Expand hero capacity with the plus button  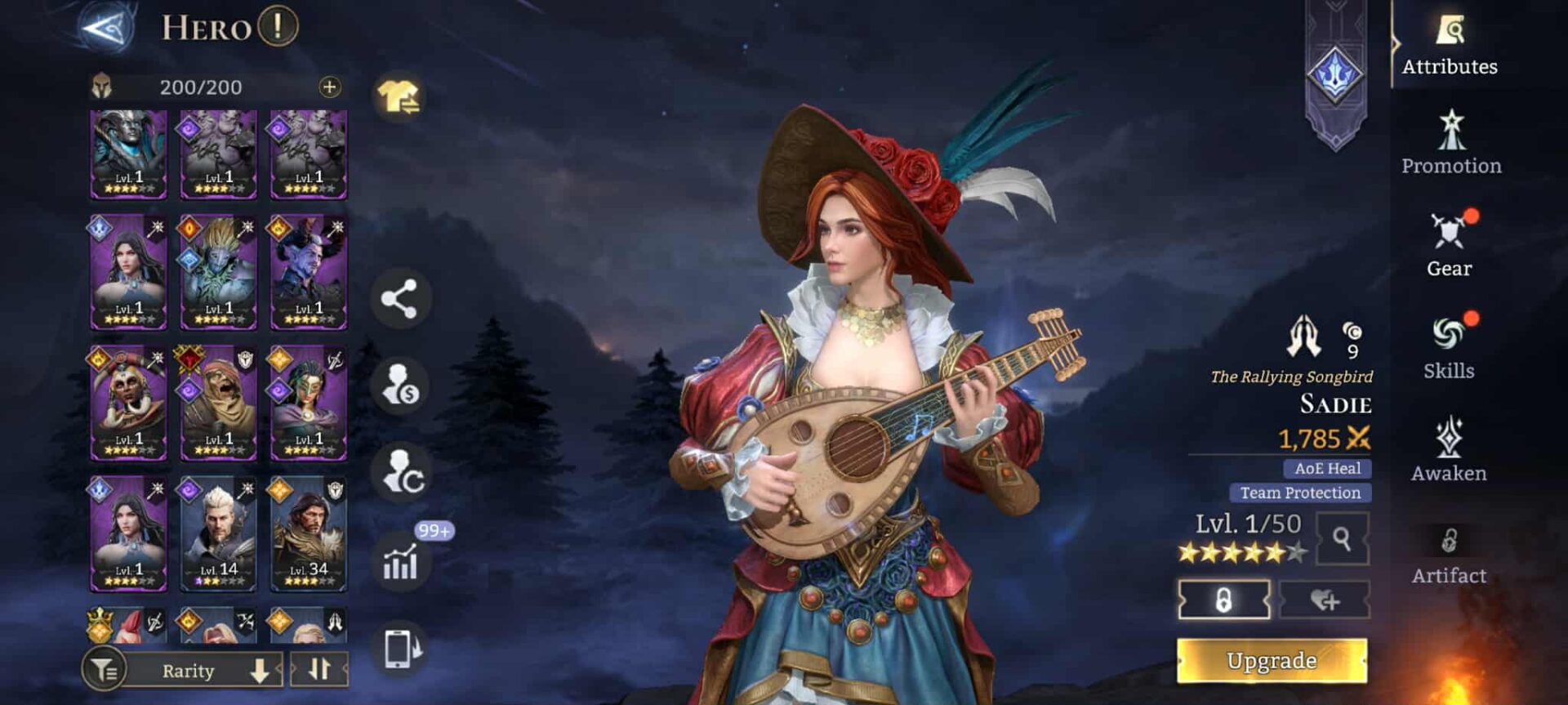pyautogui.click(x=329, y=87)
